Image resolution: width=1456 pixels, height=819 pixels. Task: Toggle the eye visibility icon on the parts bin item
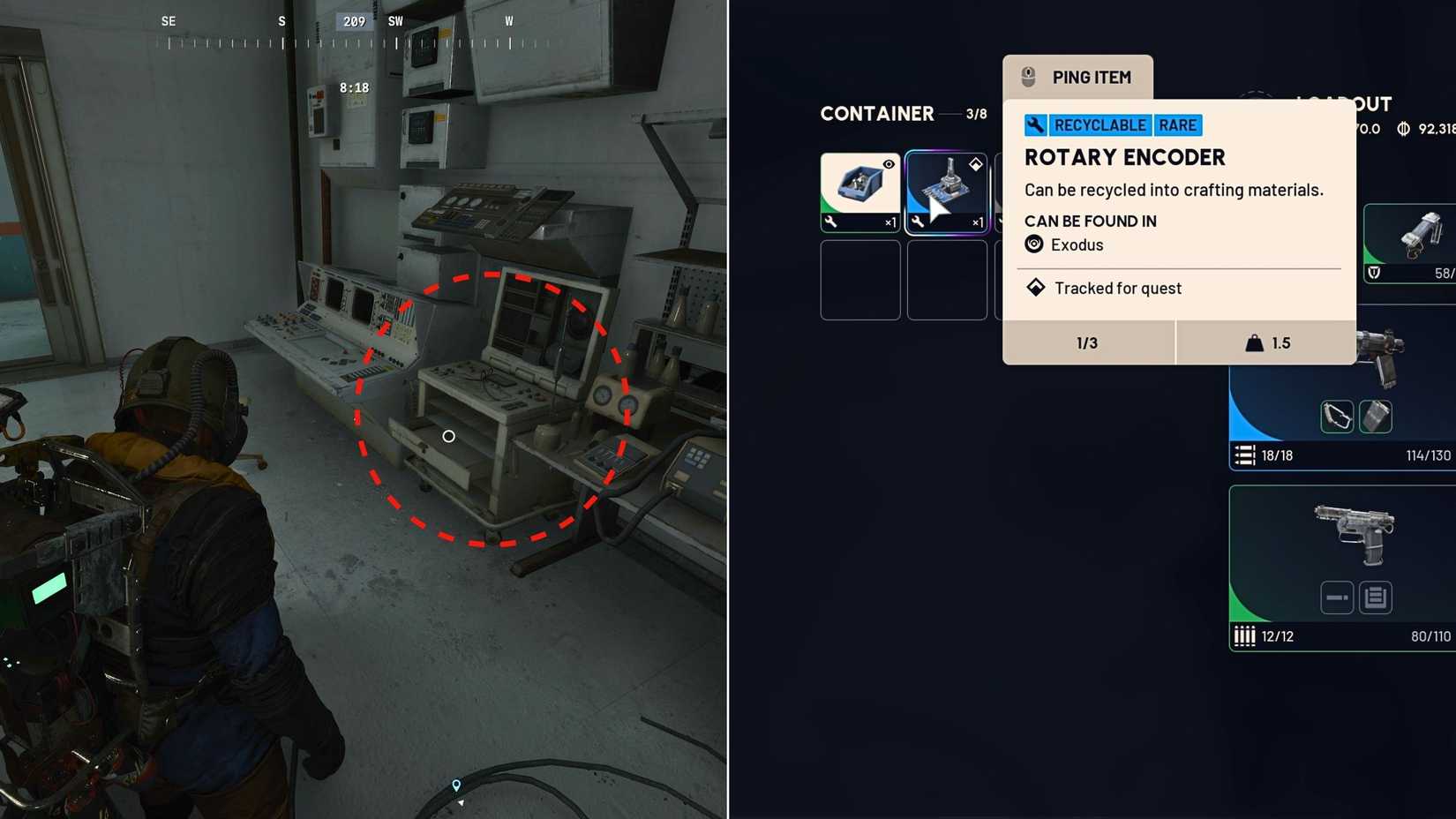tap(889, 162)
